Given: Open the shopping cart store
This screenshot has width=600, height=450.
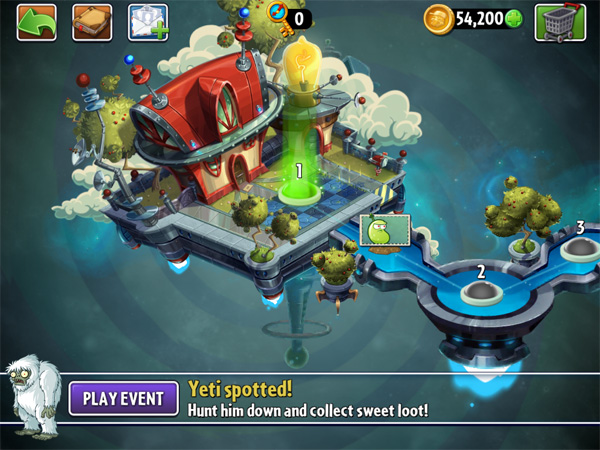Looking at the screenshot, I should (x=560, y=21).
